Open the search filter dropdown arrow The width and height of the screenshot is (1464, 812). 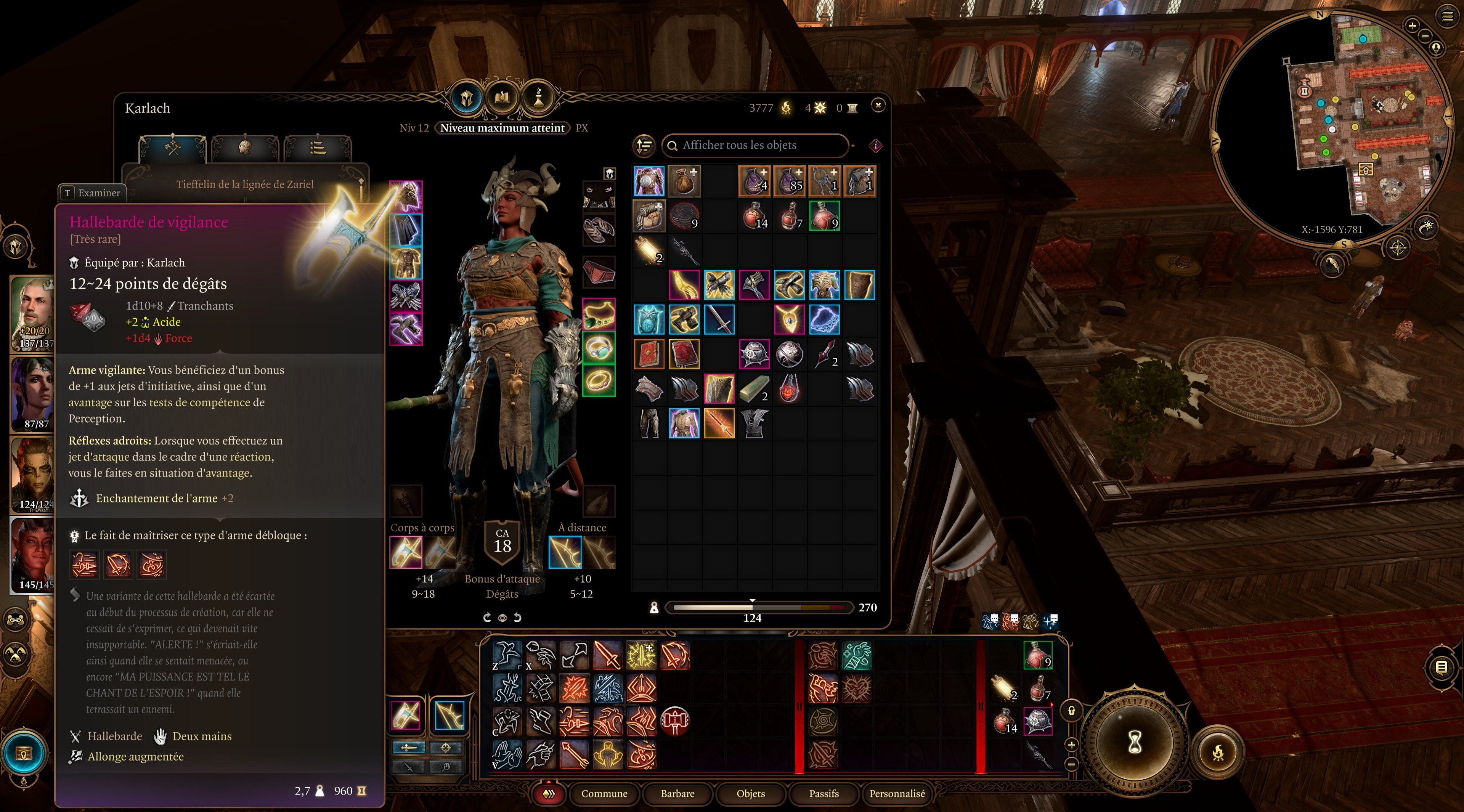pyautogui.click(x=852, y=147)
